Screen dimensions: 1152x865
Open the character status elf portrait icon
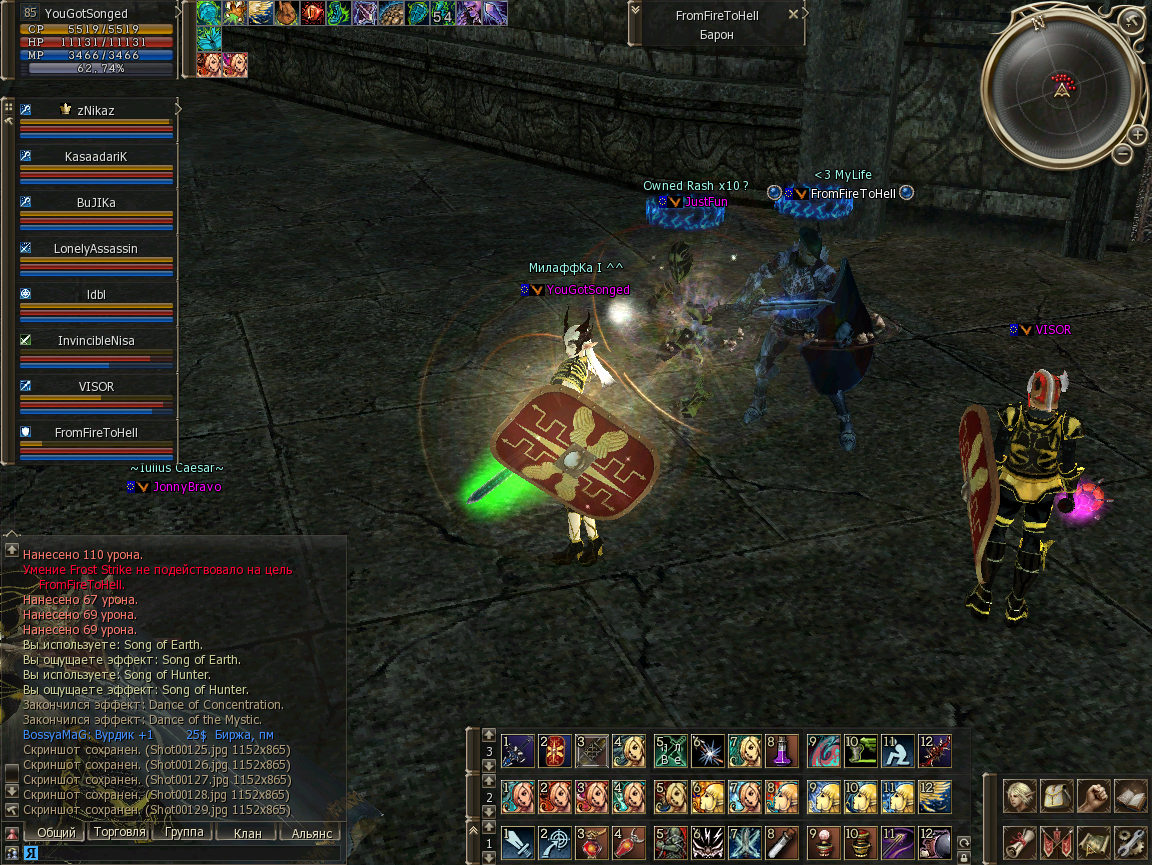[1020, 796]
